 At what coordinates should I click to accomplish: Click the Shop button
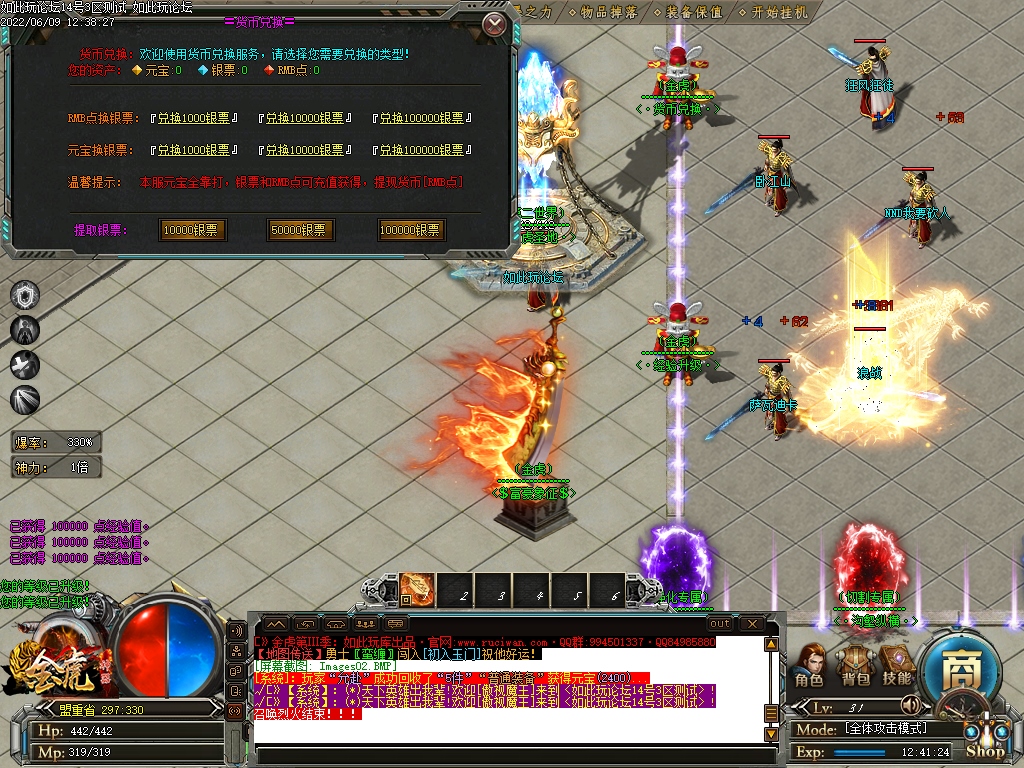click(985, 750)
